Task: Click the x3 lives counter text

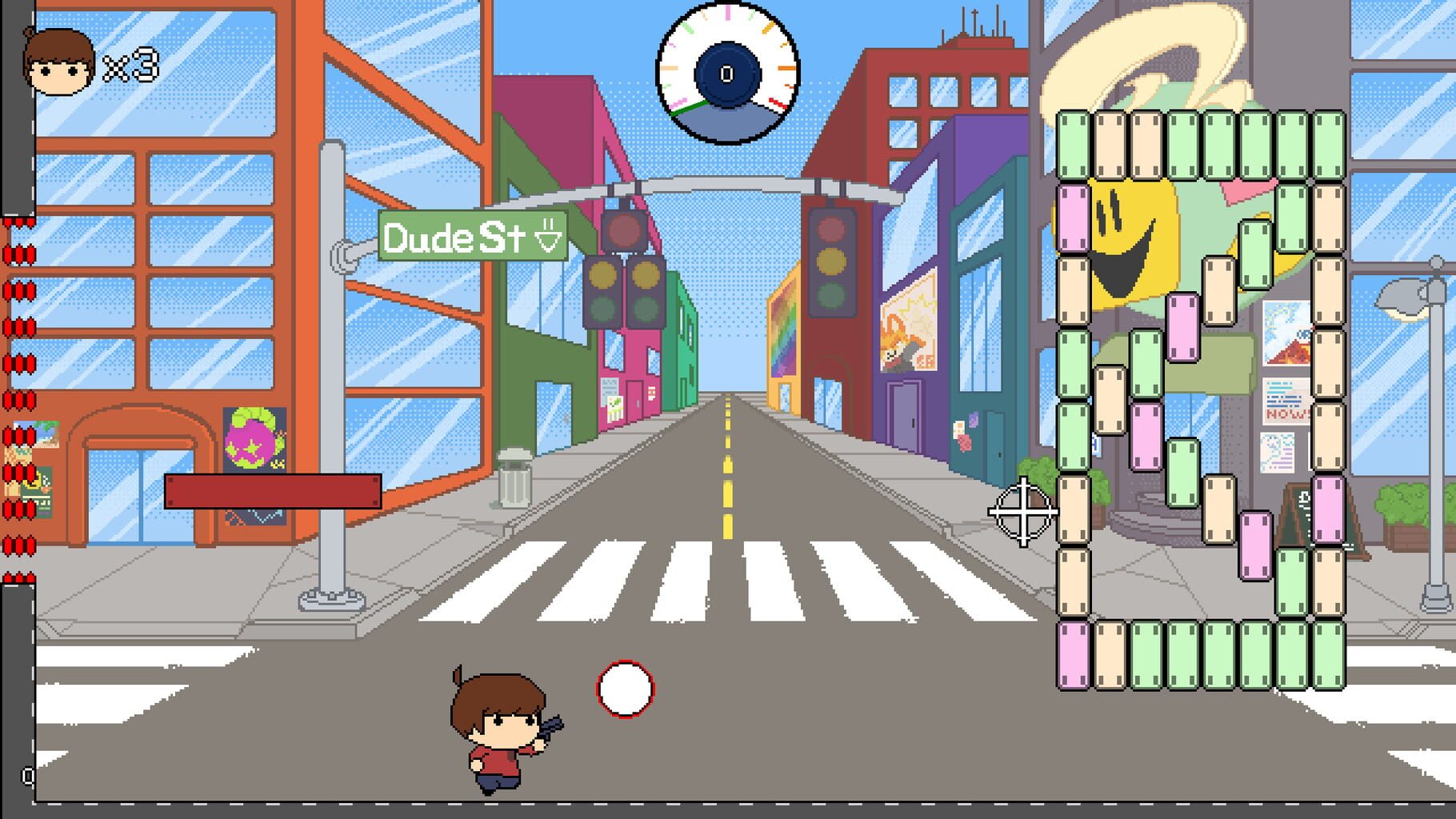Action: (x=128, y=64)
